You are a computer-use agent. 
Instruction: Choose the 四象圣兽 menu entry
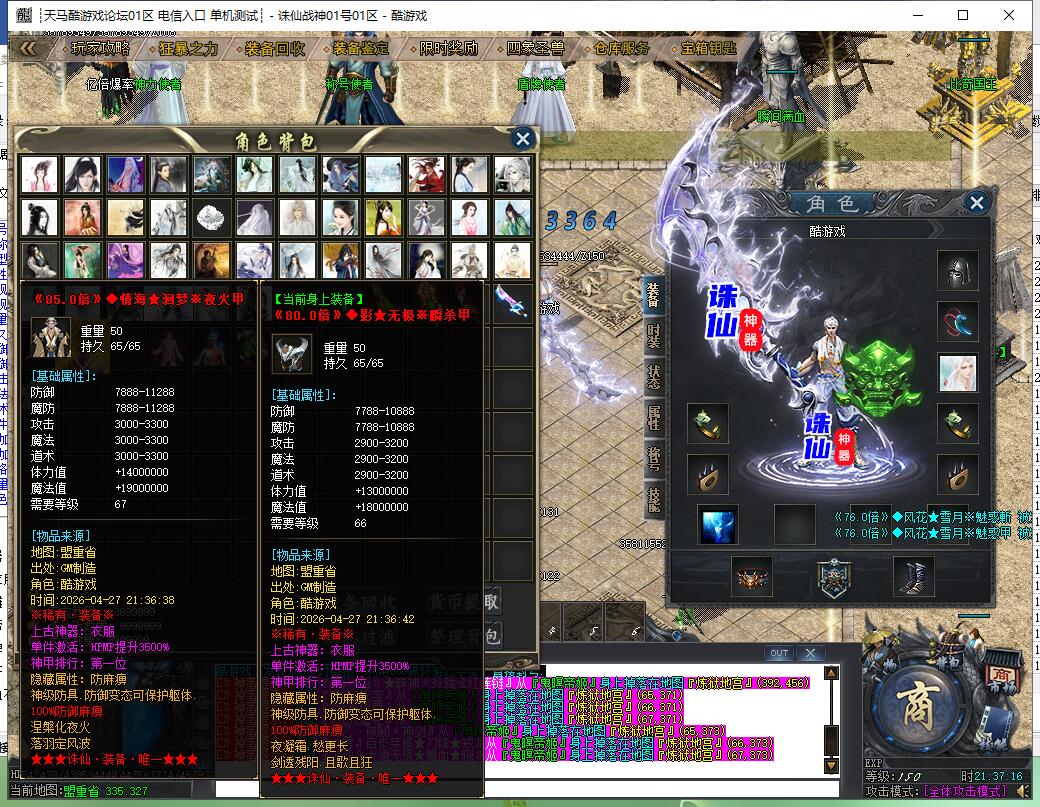(x=535, y=48)
